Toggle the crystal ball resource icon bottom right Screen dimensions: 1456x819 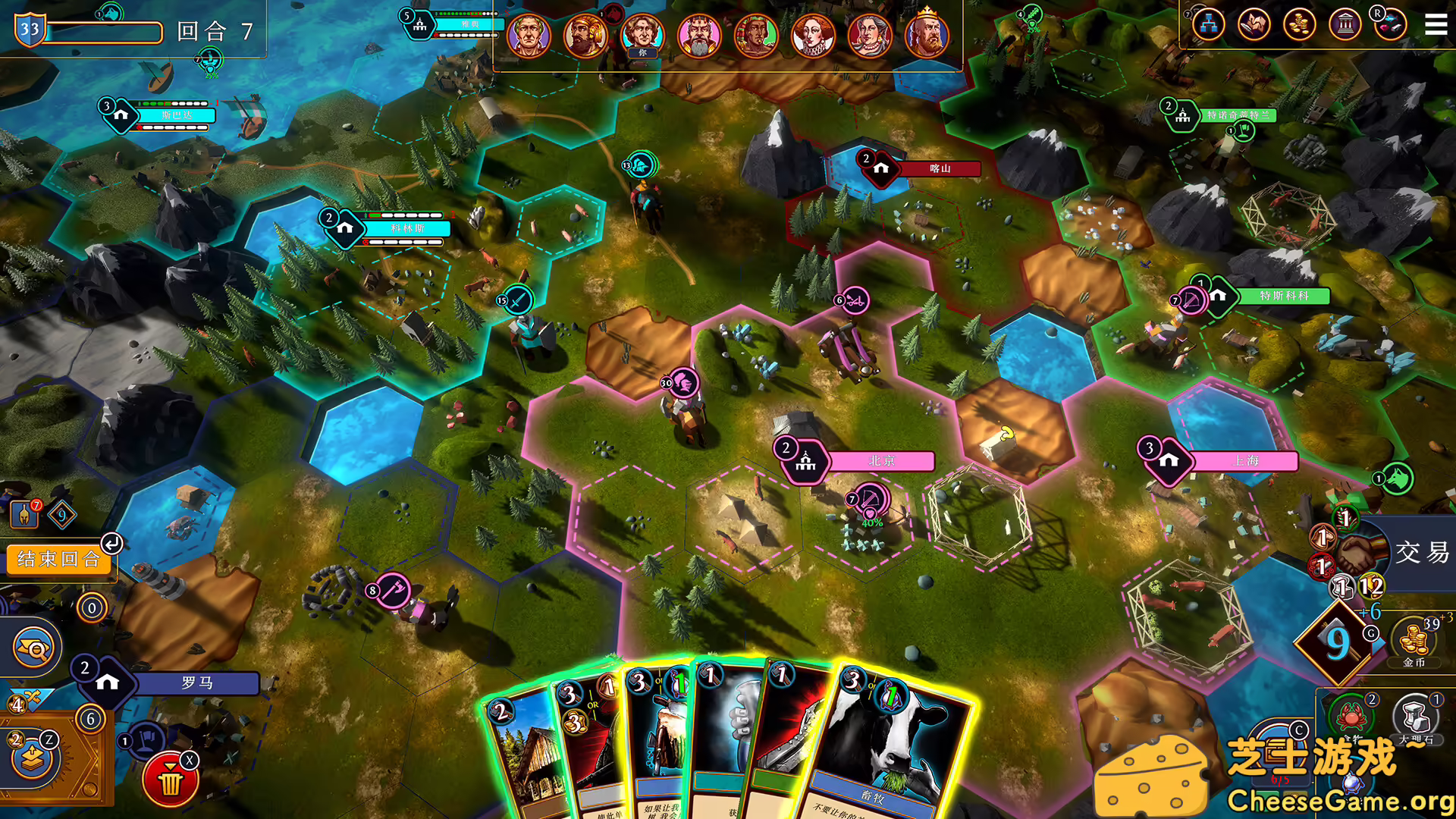[x=1352, y=783]
